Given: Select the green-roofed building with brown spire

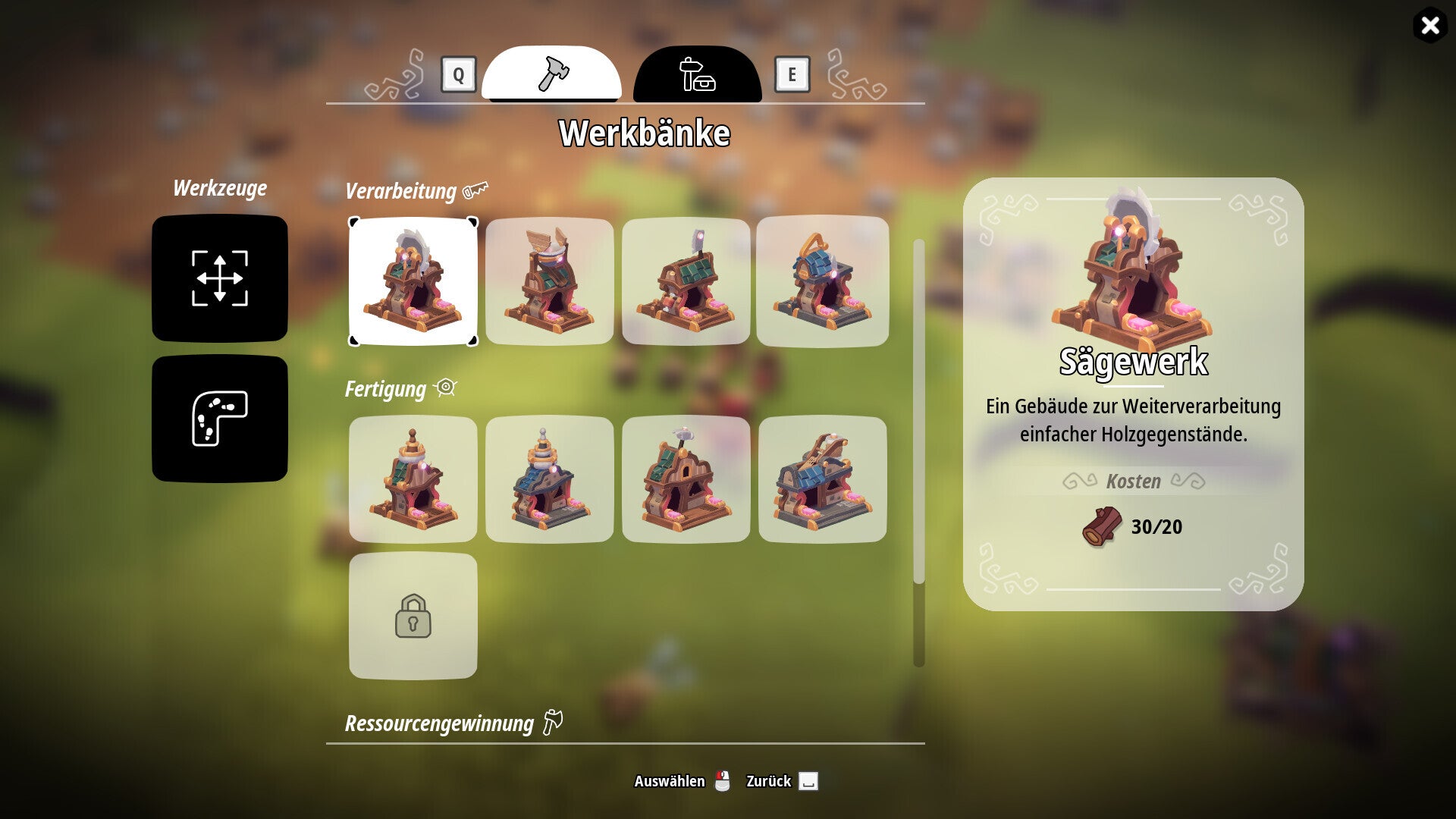Looking at the screenshot, I should pos(413,479).
